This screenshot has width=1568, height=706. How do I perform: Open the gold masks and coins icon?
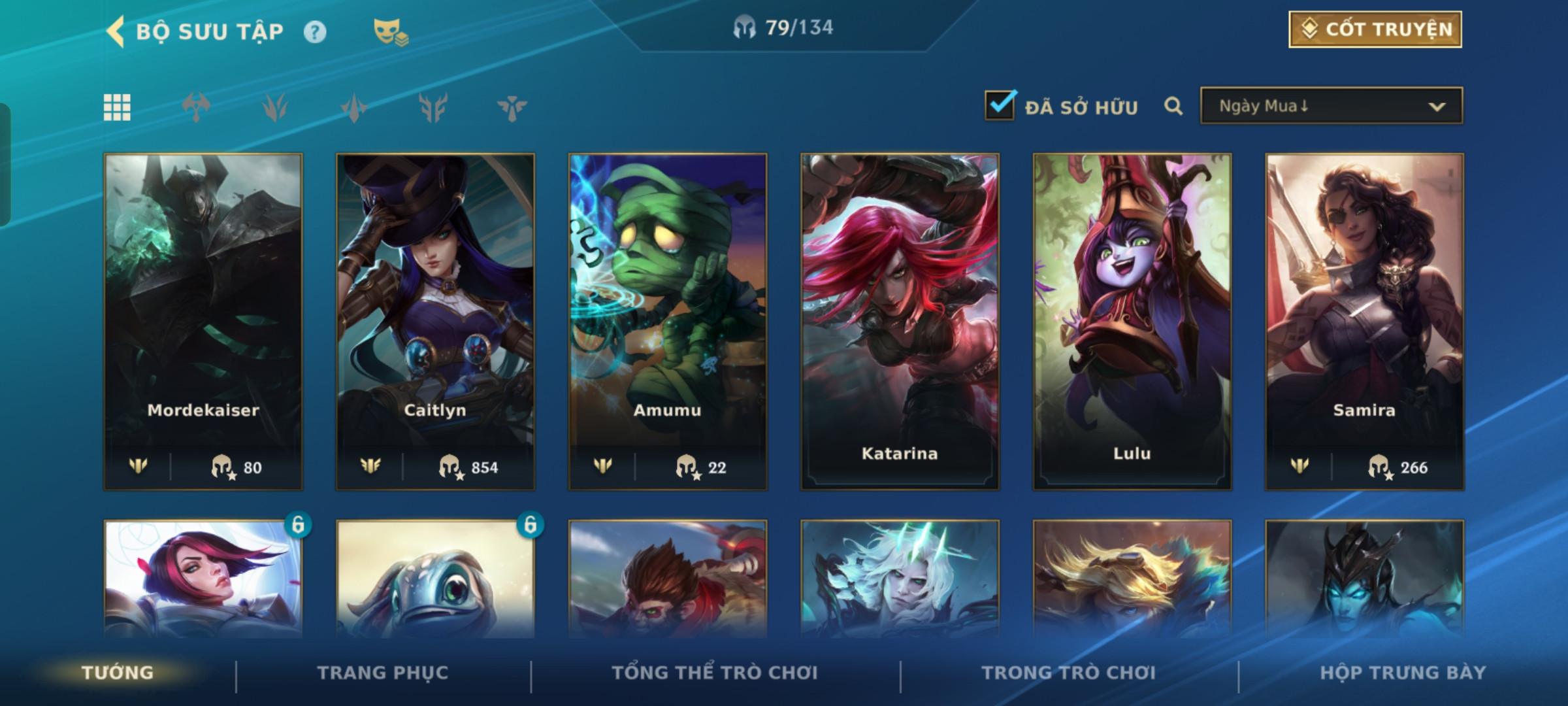point(390,32)
